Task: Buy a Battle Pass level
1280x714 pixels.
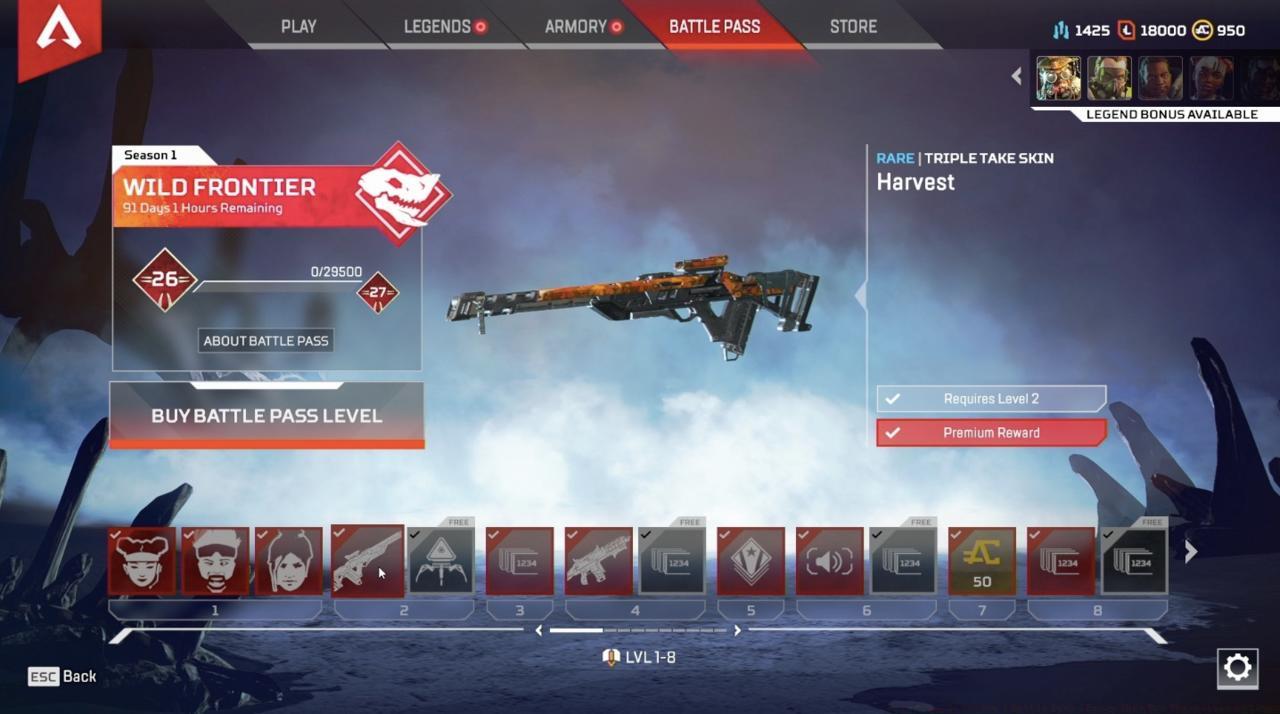Action: [266, 415]
